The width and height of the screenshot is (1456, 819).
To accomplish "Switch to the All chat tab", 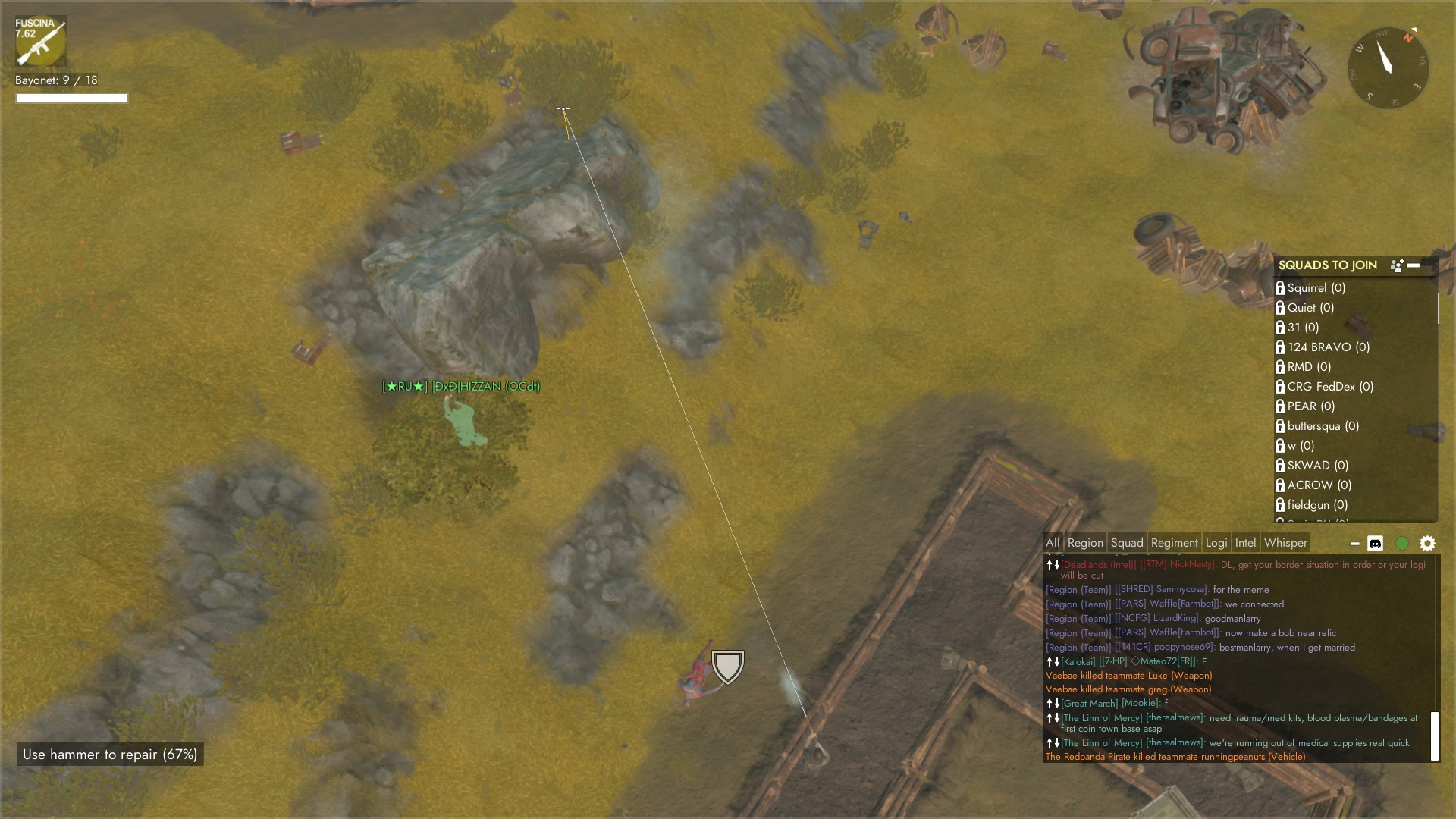I will pos(1053,543).
